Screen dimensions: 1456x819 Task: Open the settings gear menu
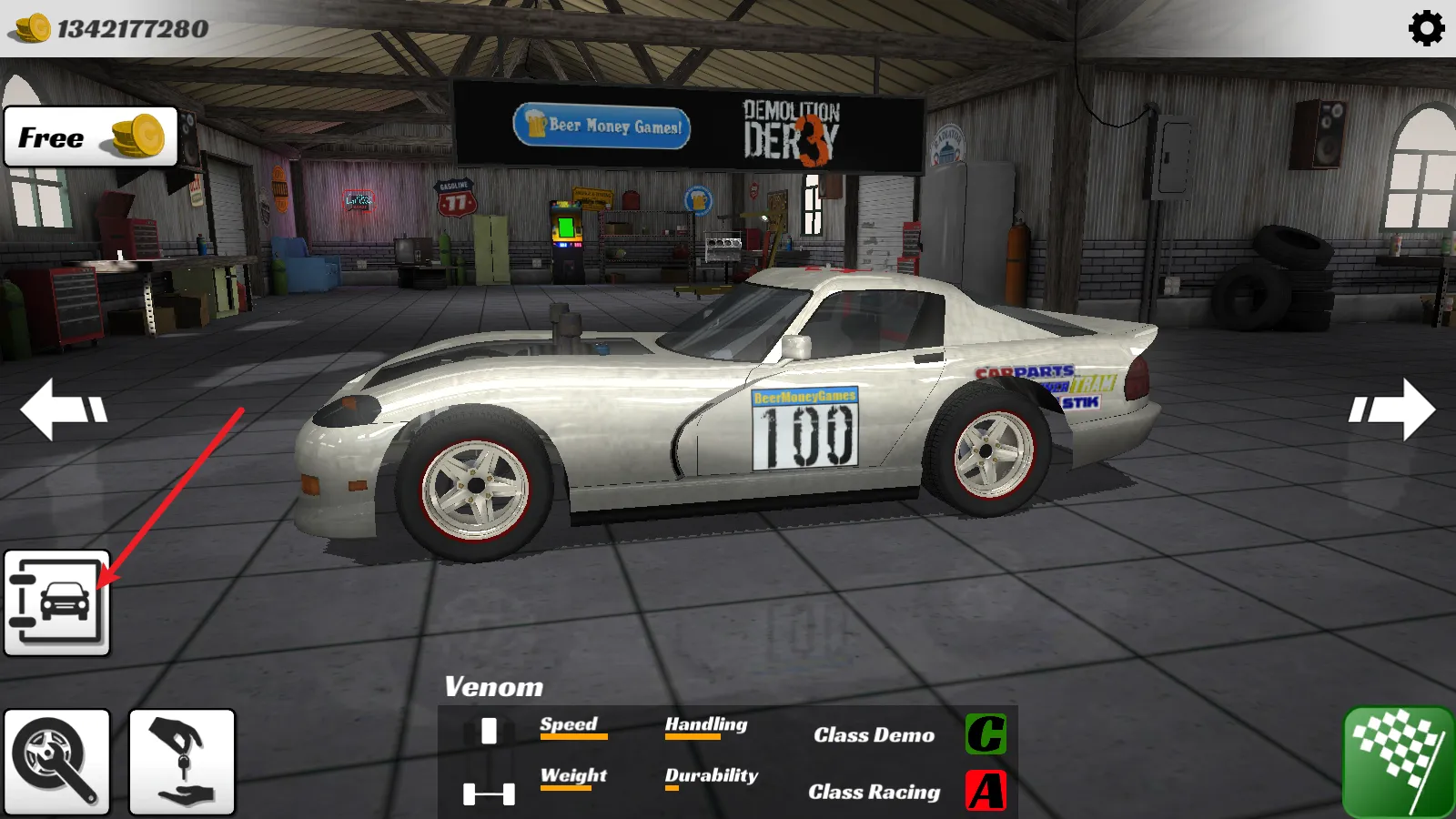(1426, 28)
